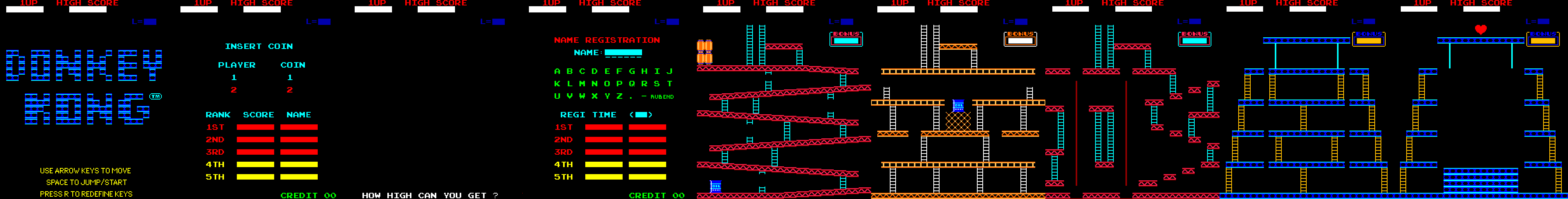This screenshot has height=199, width=1568.
Task: Choose letter J in the name registration grid
Action: click(x=670, y=71)
